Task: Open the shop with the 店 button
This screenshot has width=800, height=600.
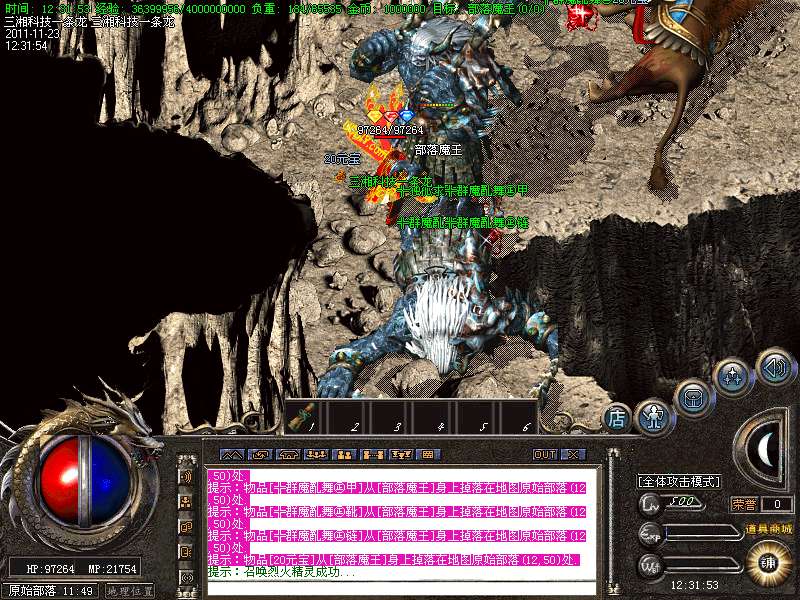Action: 617,418
